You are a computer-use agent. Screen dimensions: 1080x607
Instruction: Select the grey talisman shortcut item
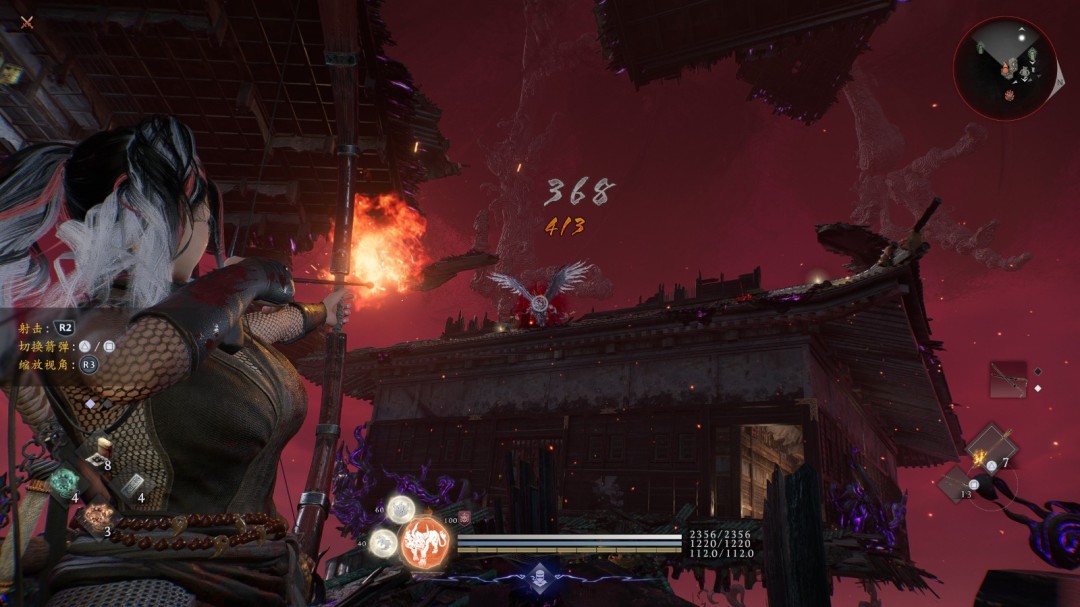point(131,485)
